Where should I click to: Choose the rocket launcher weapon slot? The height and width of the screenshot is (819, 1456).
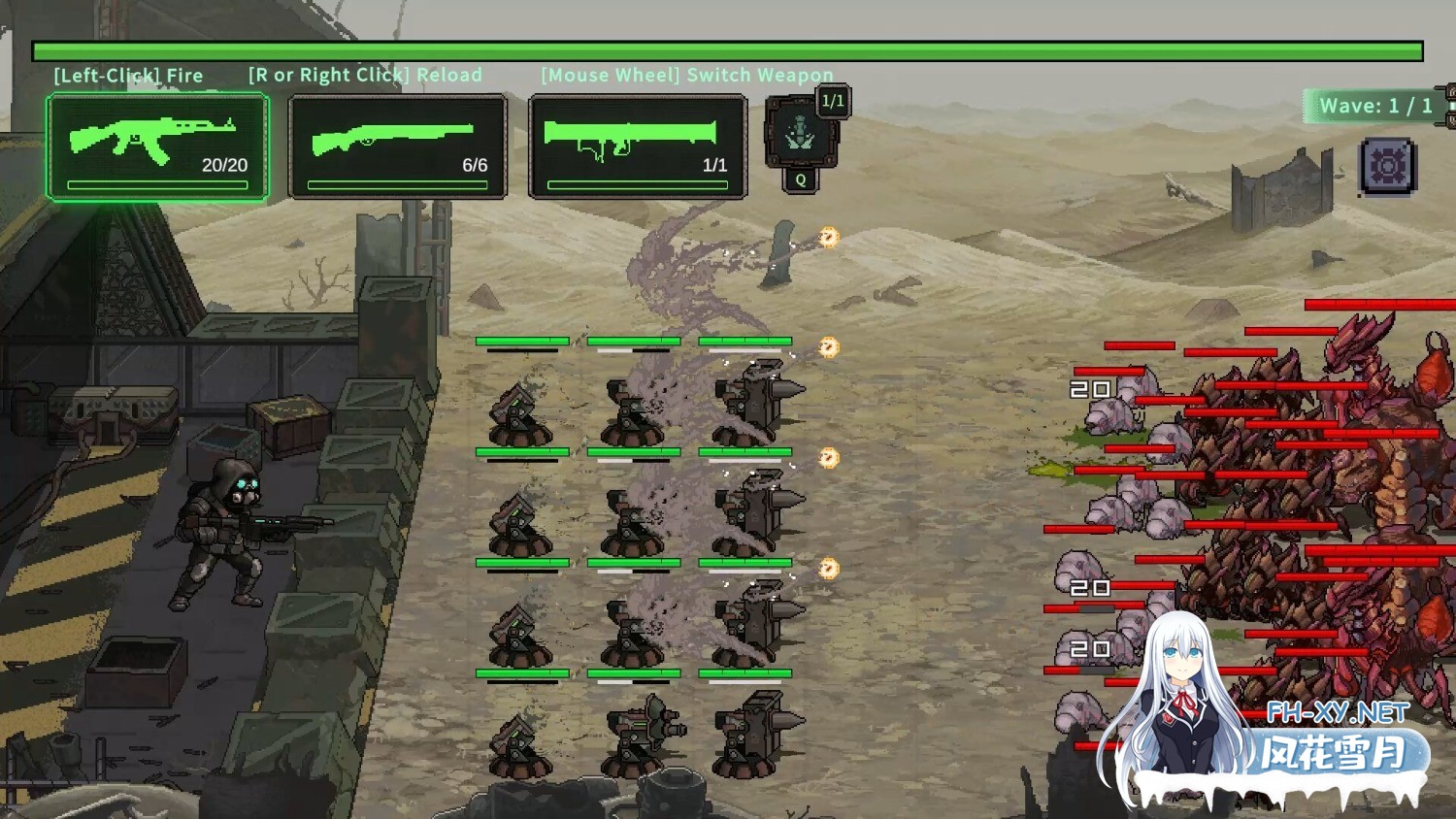click(x=638, y=147)
